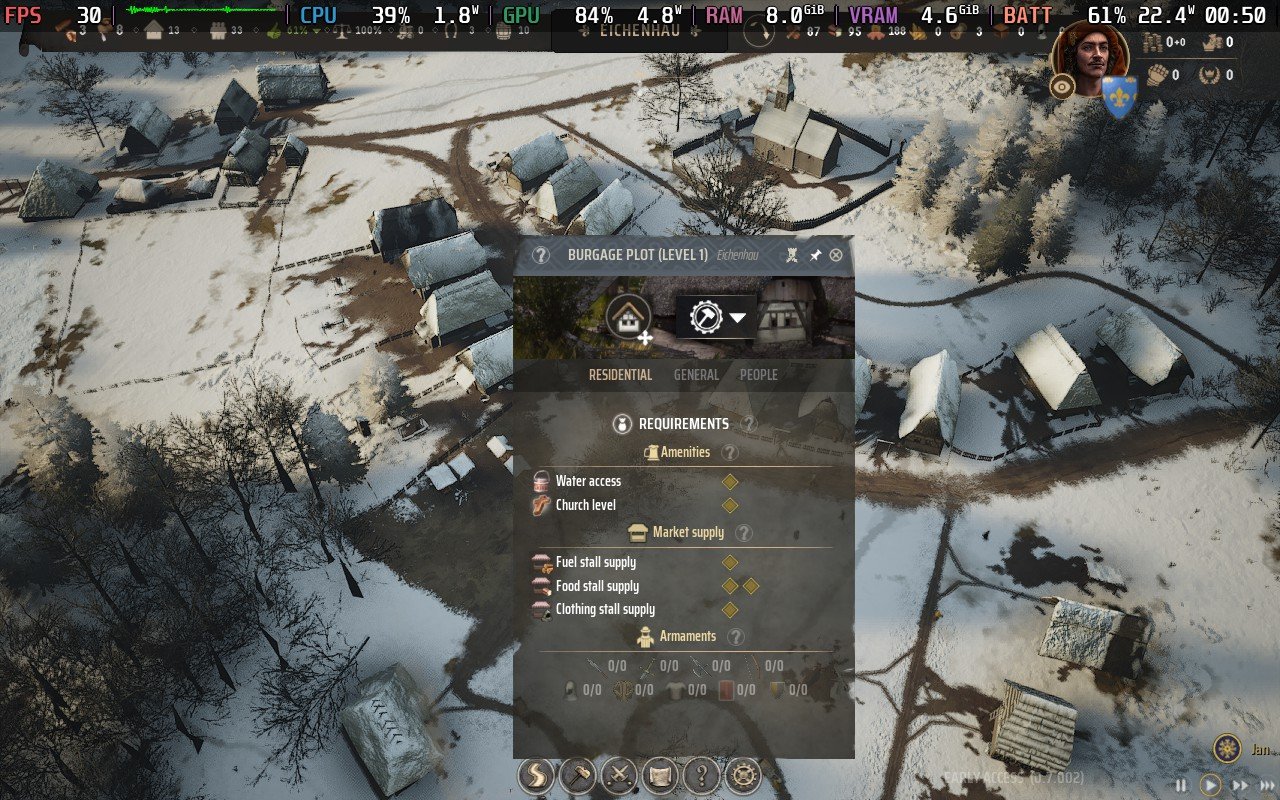Select the Residential tab
This screenshot has height=800, width=1280.
[620, 375]
